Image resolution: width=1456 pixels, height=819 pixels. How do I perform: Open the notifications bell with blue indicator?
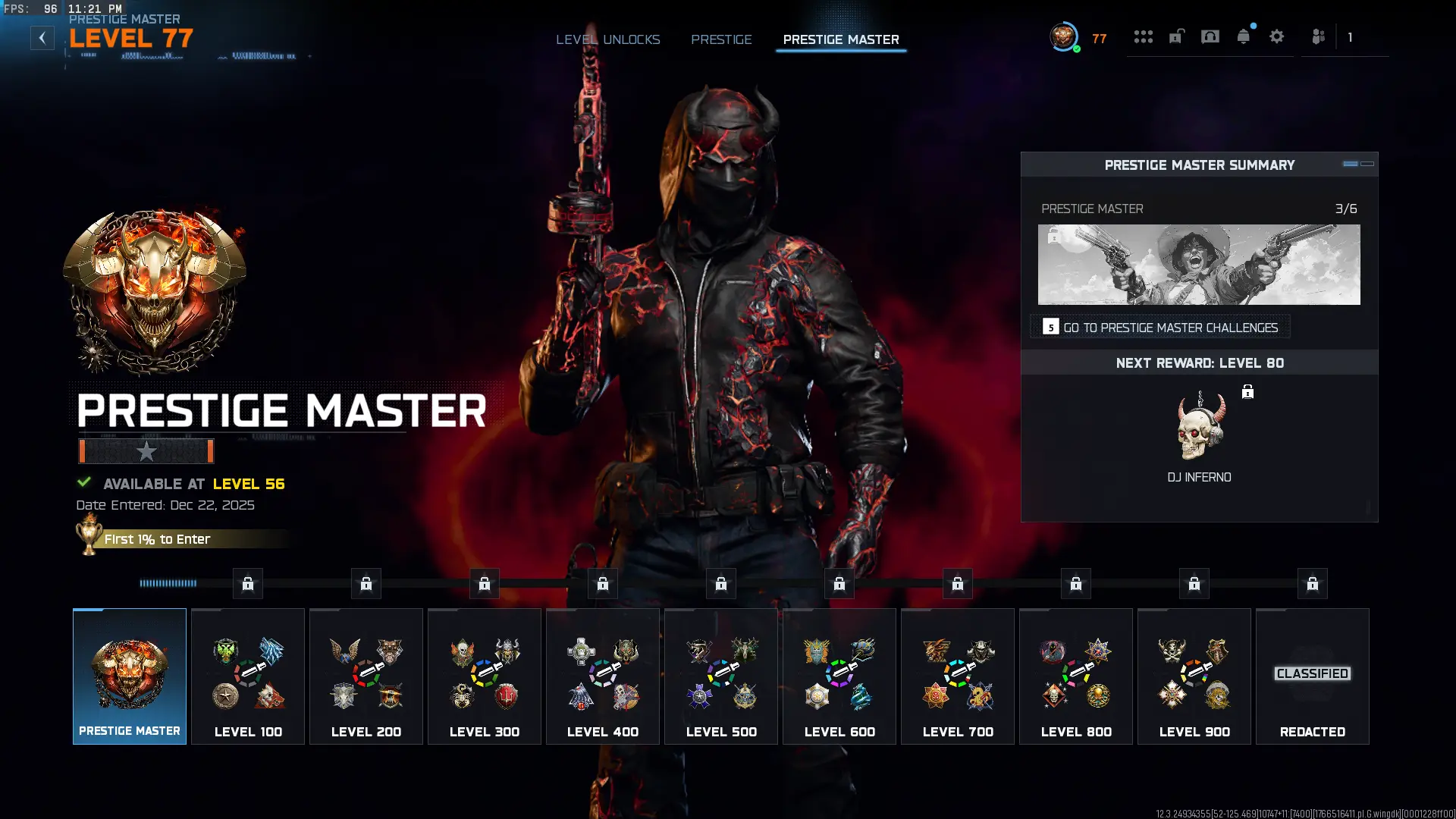click(1244, 36)
